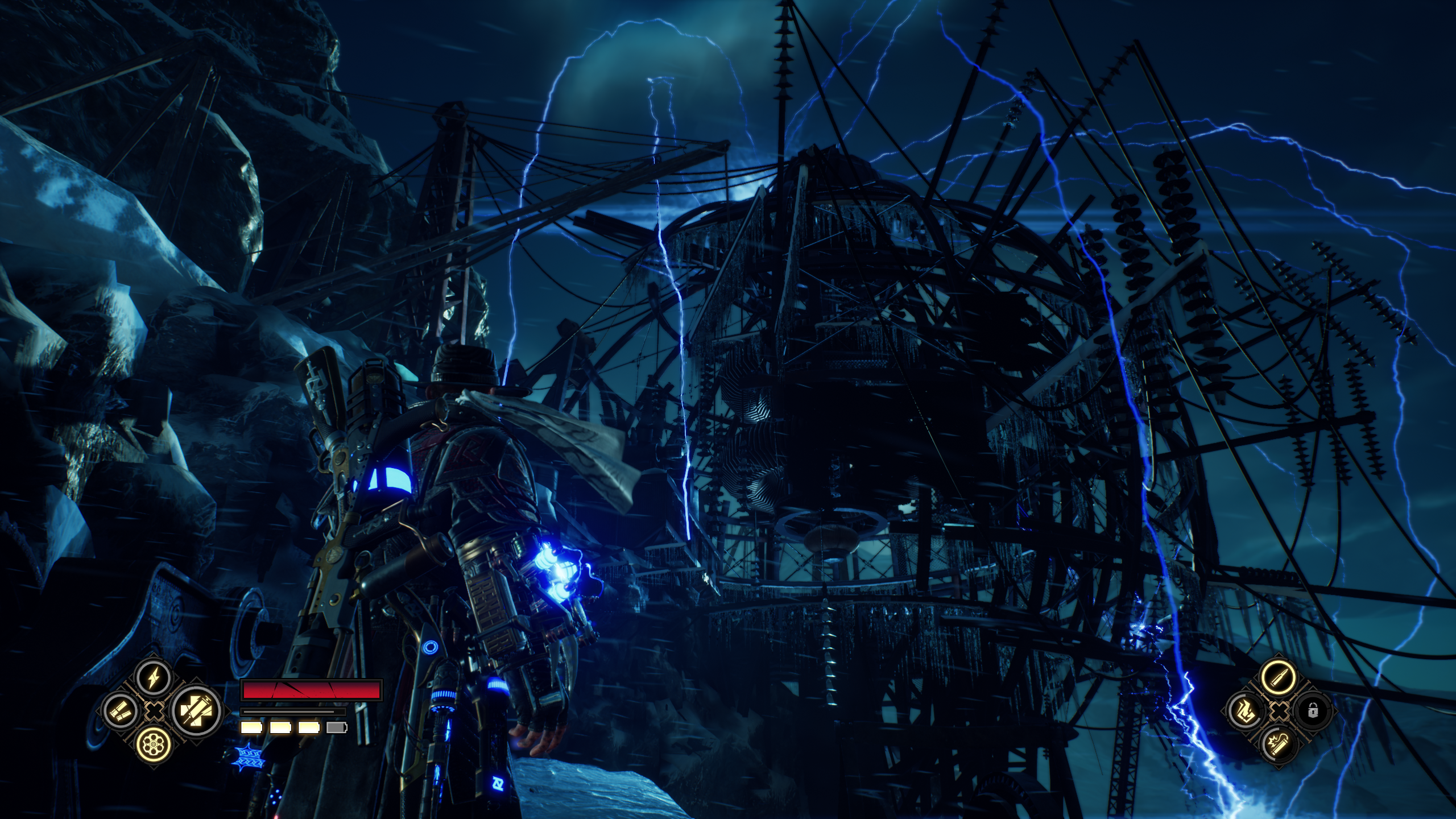Use the healing syringe item
The image size is (1456, 819).
pyautogui.click(x=197, y=711)
